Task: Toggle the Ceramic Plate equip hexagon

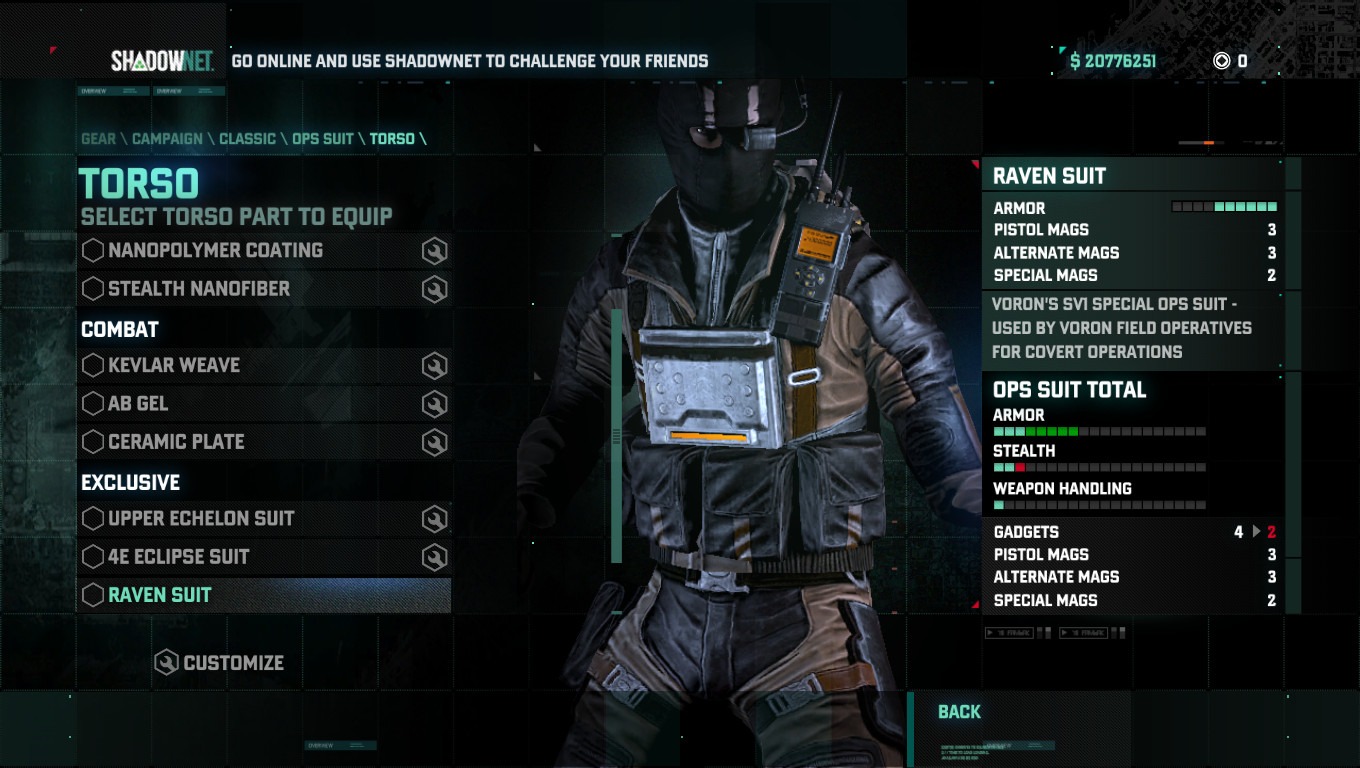Action: (91, 441)
